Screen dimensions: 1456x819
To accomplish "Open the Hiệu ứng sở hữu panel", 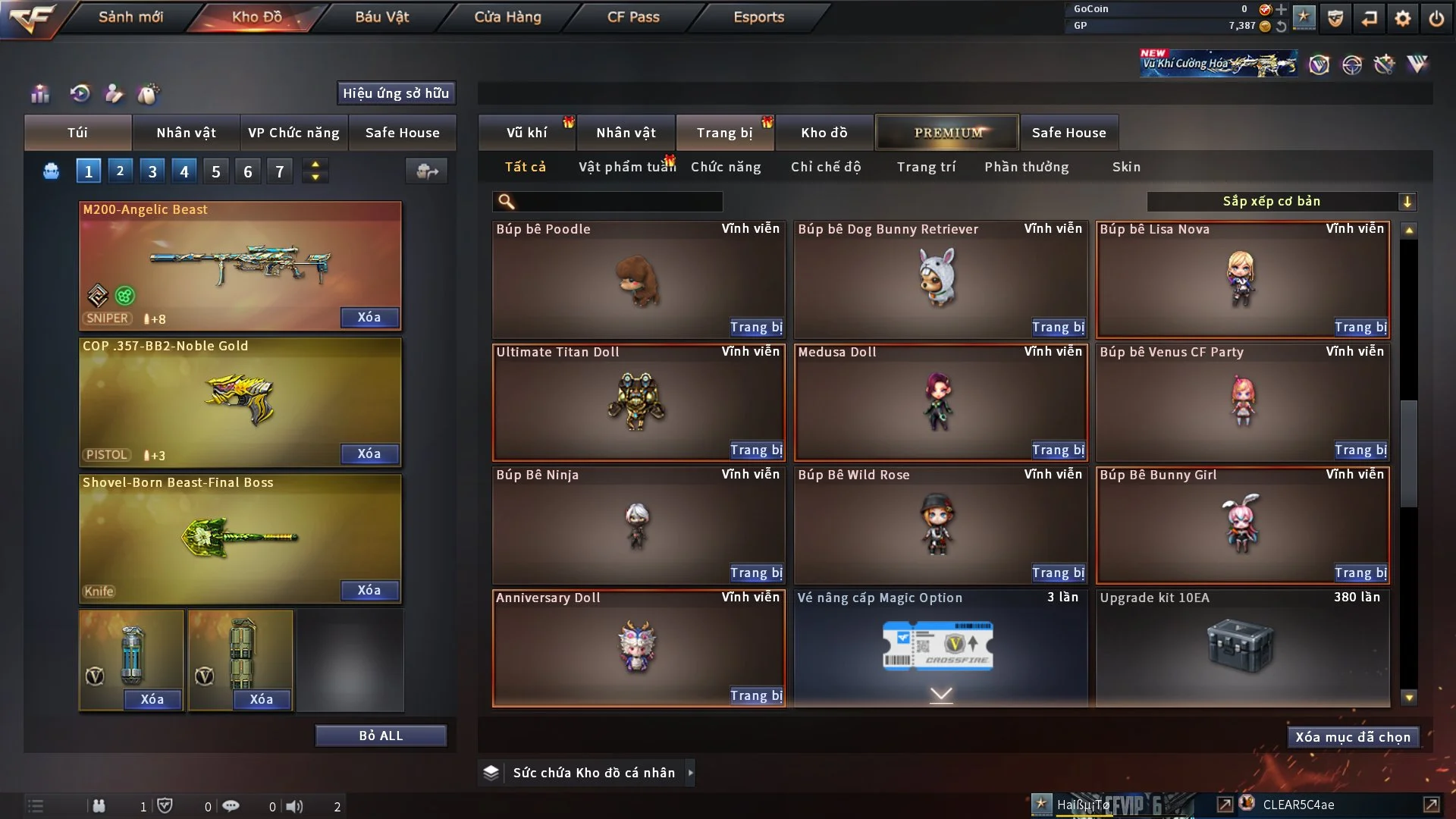I will (x=396, y=93).
